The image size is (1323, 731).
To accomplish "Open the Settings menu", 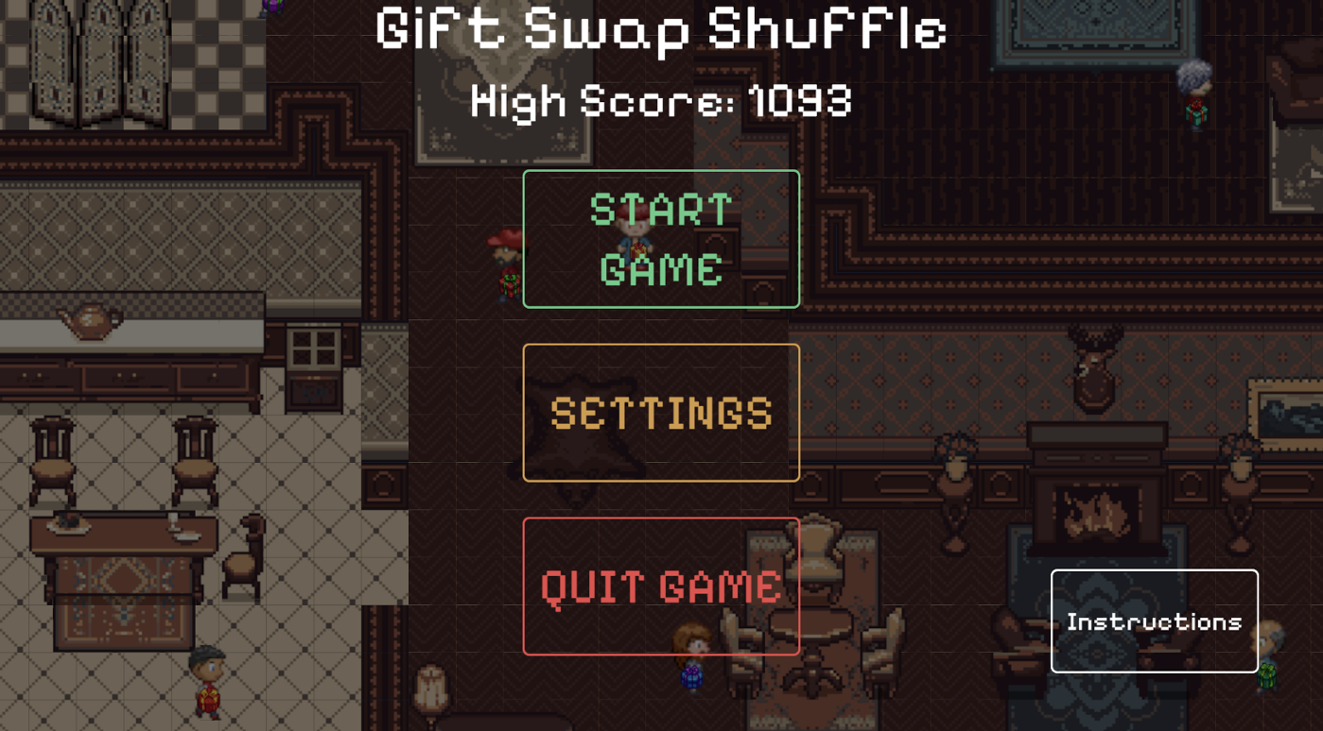I will (660, 412).
